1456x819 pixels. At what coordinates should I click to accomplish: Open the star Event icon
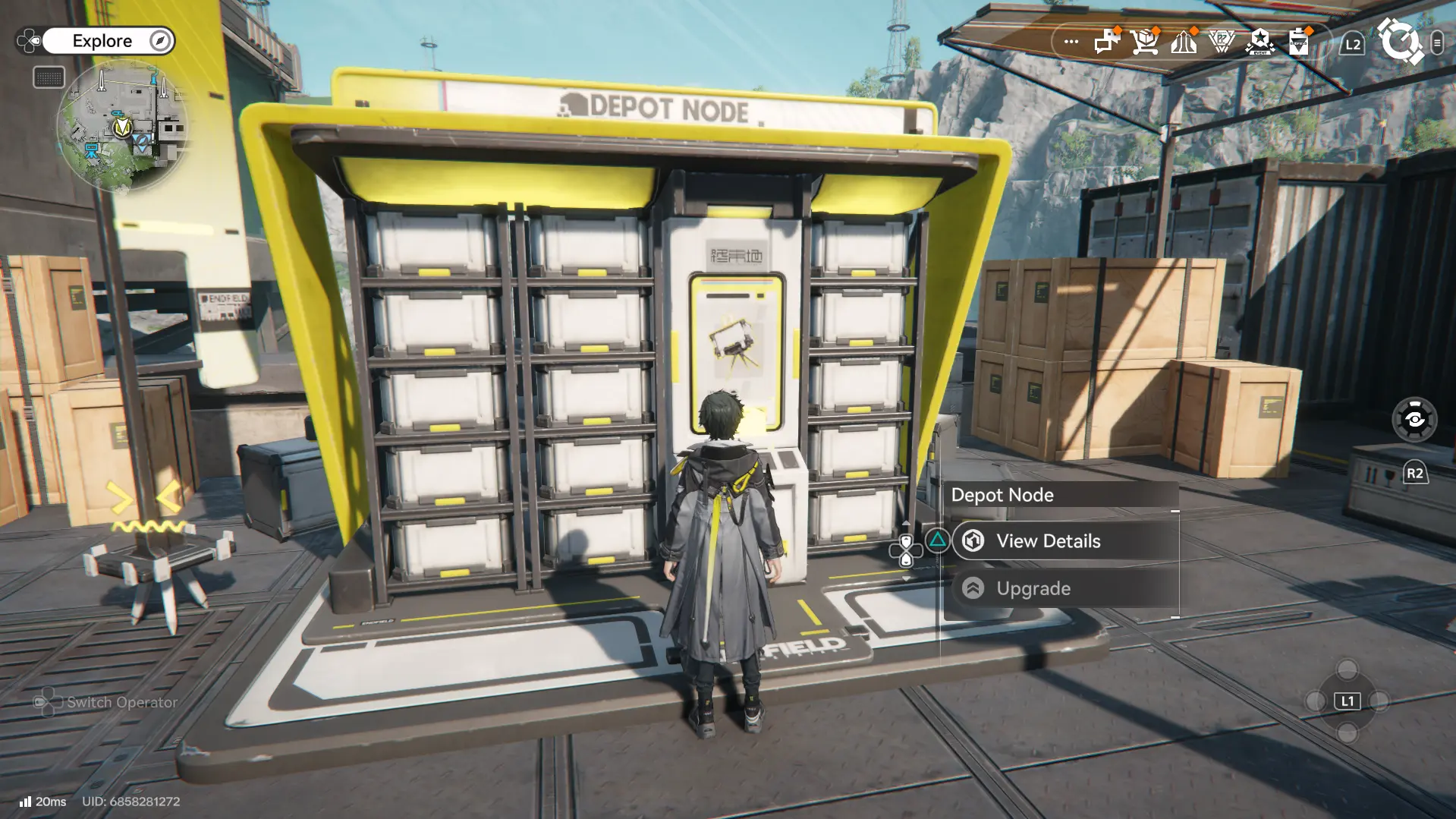click(x=1260, y=42)
